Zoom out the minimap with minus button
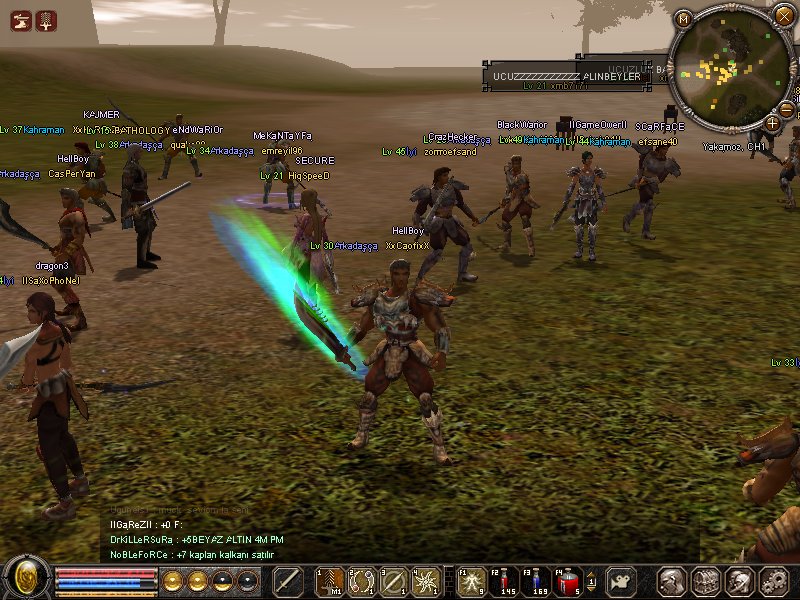800x600 pixels. coord(786,110)
